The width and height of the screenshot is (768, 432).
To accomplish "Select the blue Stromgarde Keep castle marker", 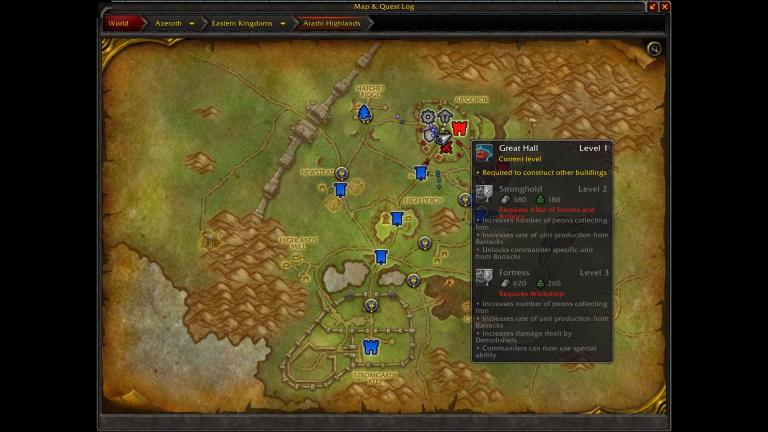I will pos(371,347).
